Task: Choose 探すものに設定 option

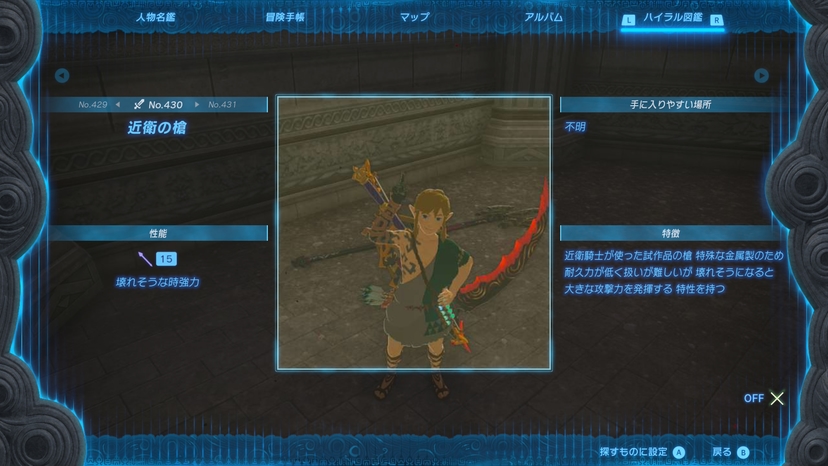Action: [x=641, y=452]
